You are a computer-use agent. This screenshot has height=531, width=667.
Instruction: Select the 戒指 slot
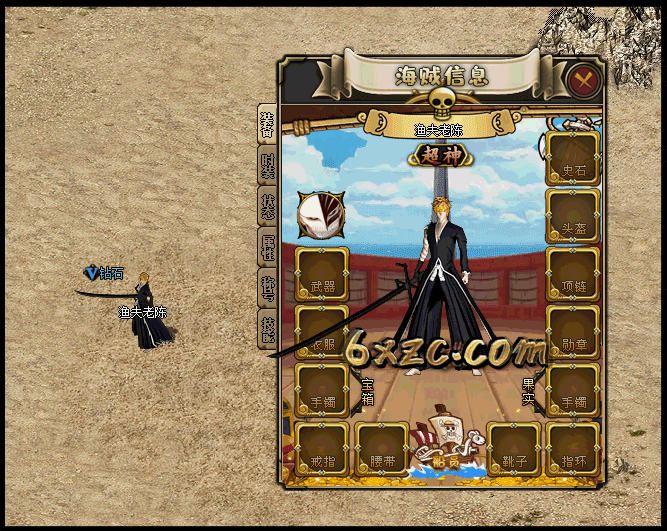(x=322, y=449)
